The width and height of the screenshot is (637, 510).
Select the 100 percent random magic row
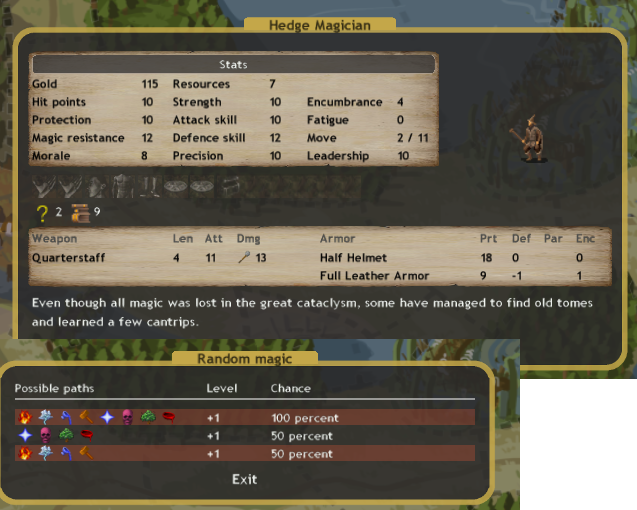[x=244, y=418]
